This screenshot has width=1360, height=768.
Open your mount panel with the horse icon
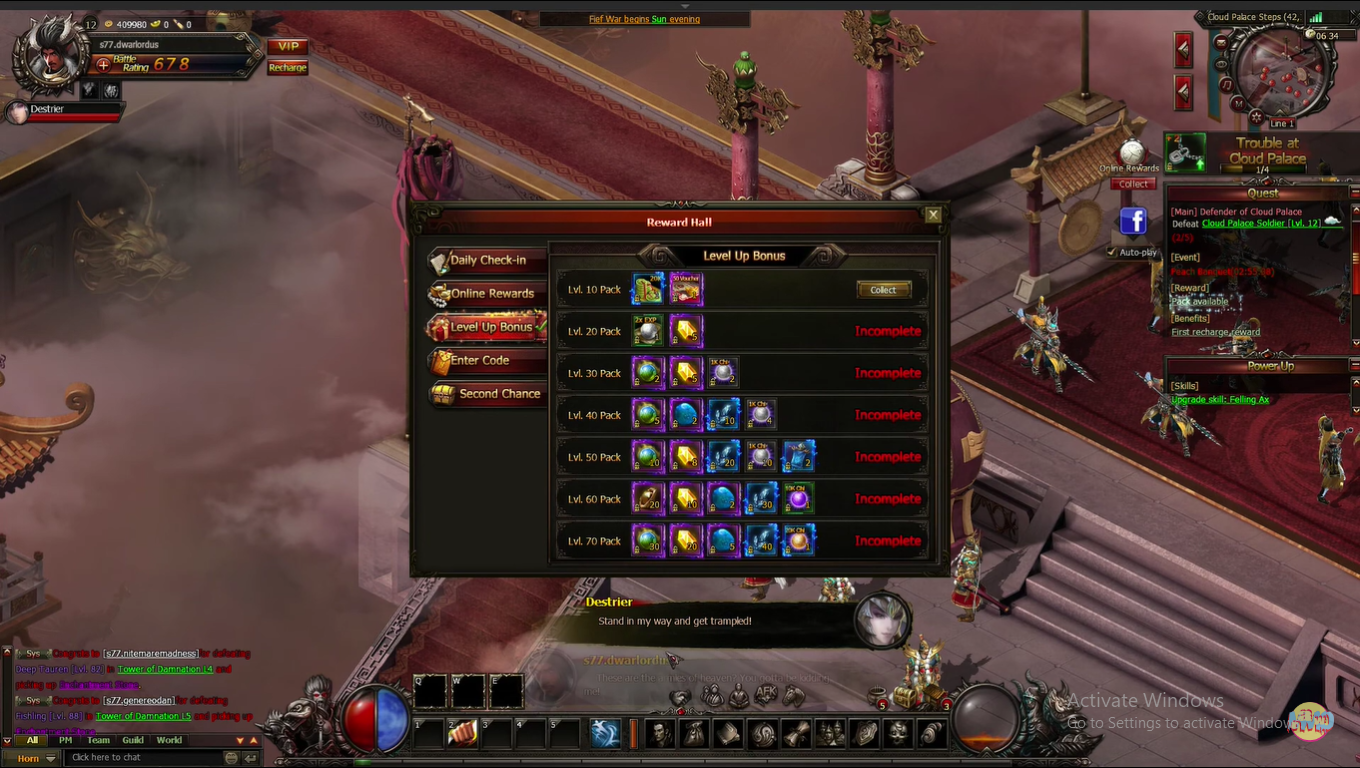coord(792,696)
